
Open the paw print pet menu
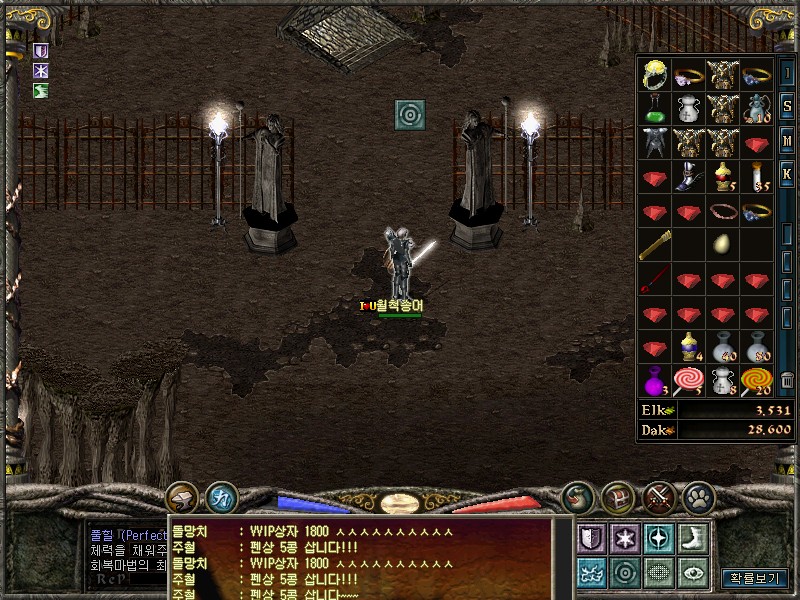[x=696, y=496]
